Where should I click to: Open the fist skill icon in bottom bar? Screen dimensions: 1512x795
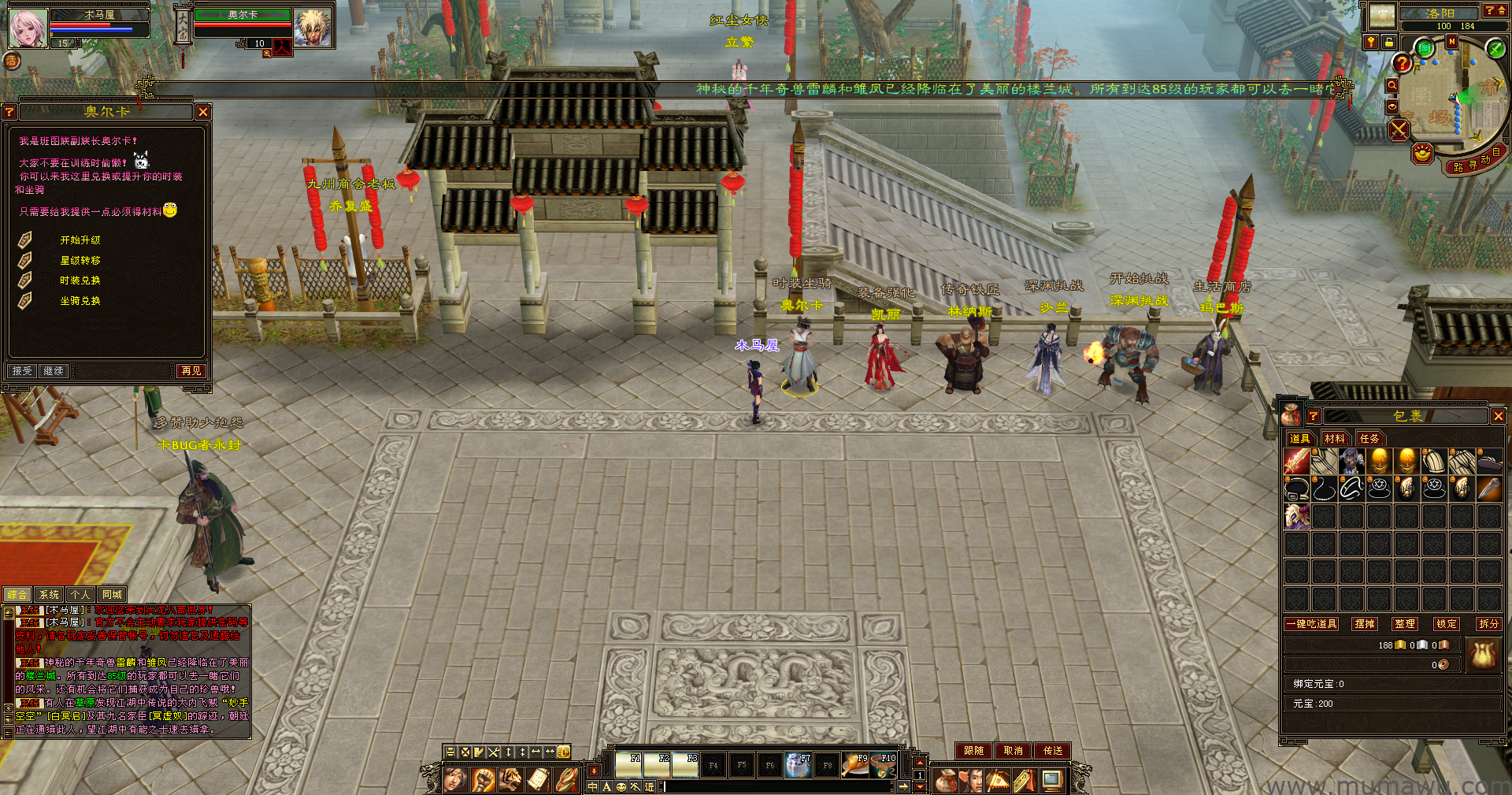(x=483, y=780)
